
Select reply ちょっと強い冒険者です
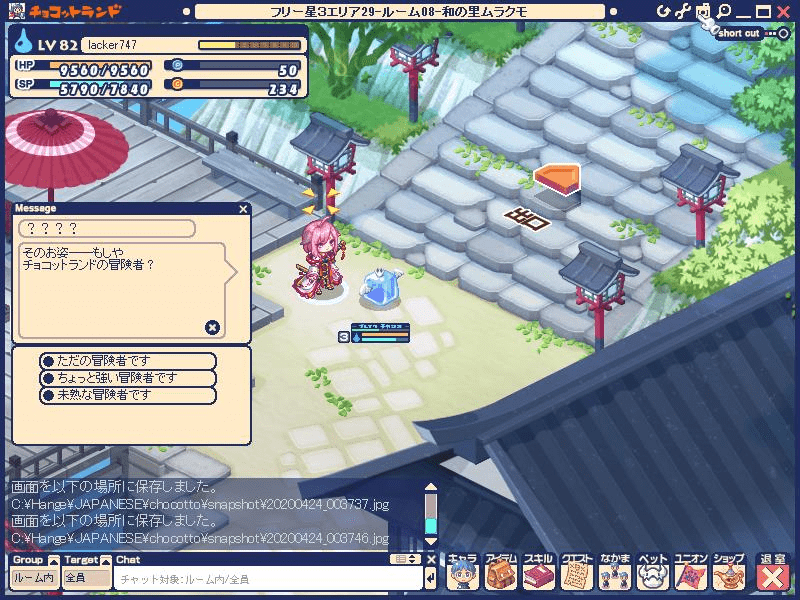pyautogui.click(x=127, y=378)
